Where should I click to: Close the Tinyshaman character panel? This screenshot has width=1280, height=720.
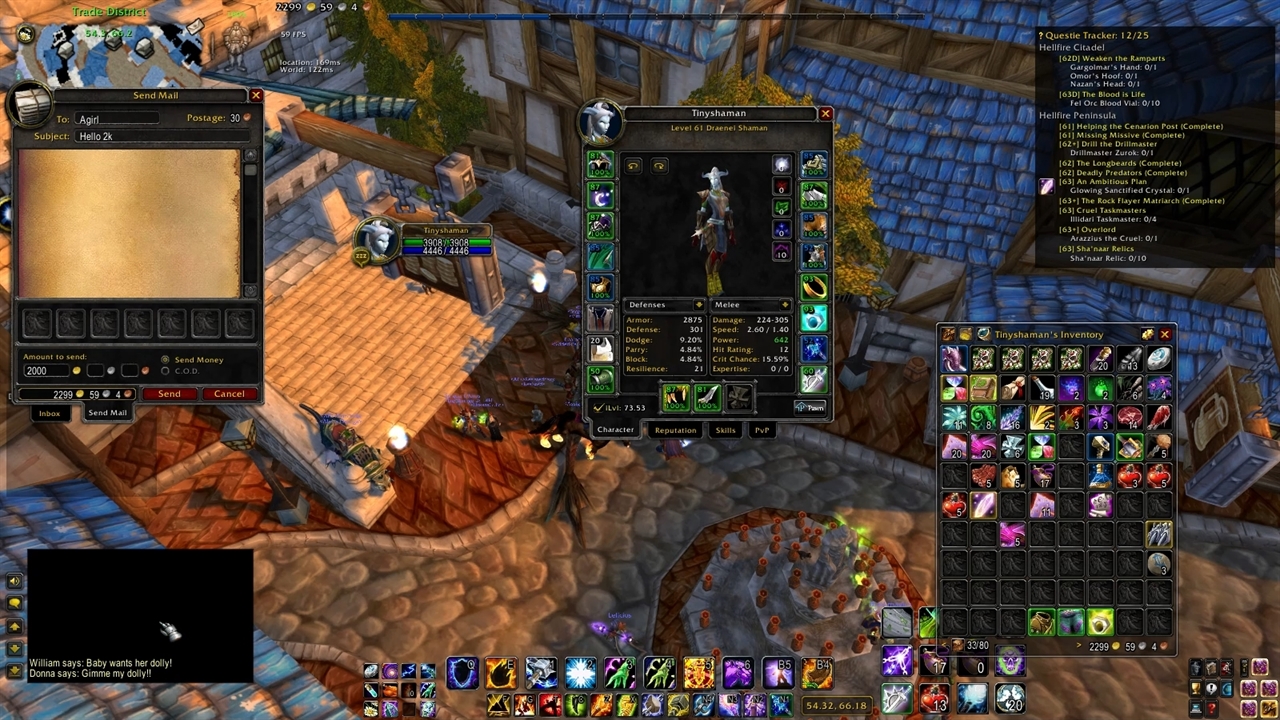pos(825,114)
